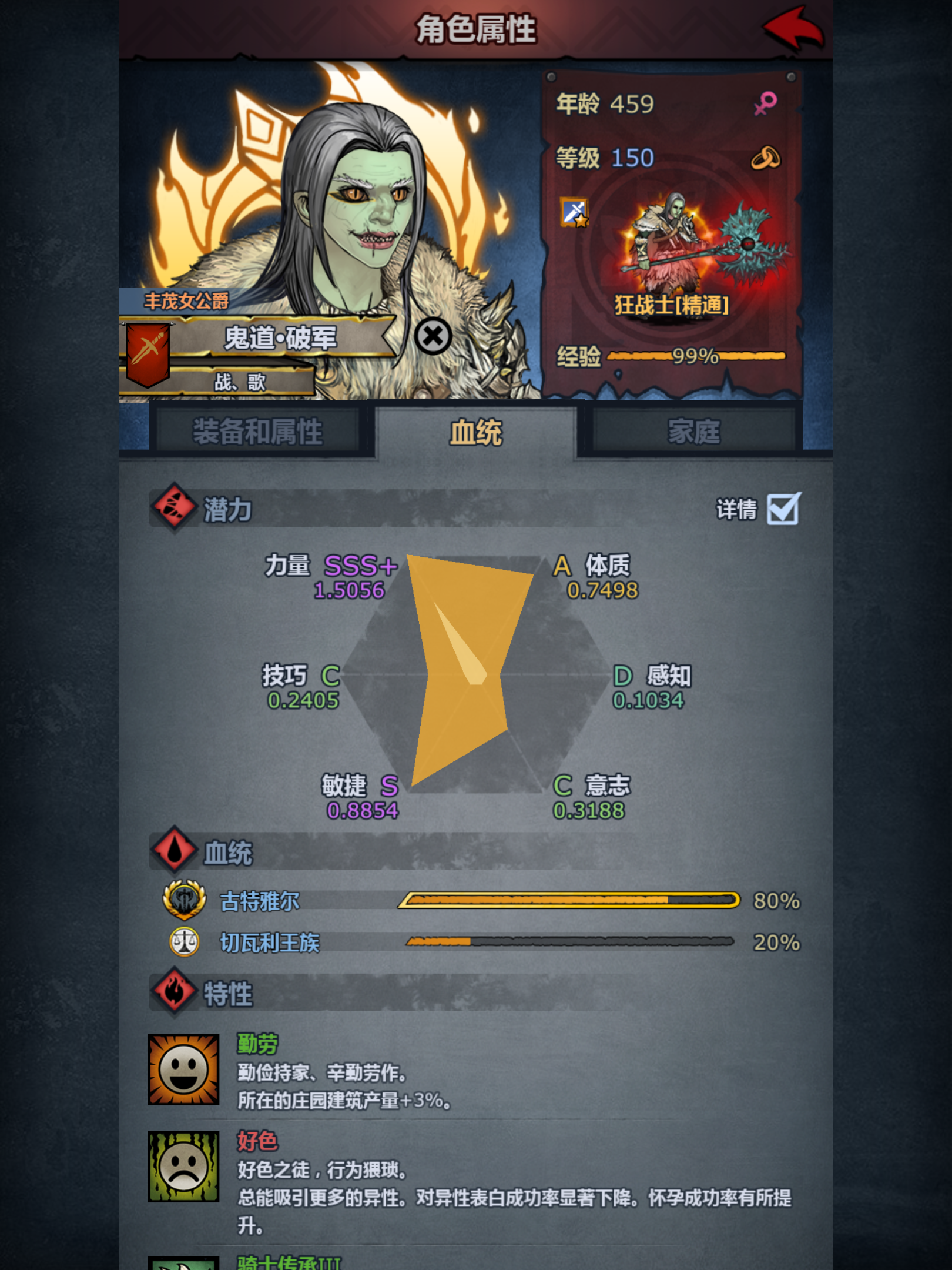Click the golden ring marriage icon

[767, 158]
